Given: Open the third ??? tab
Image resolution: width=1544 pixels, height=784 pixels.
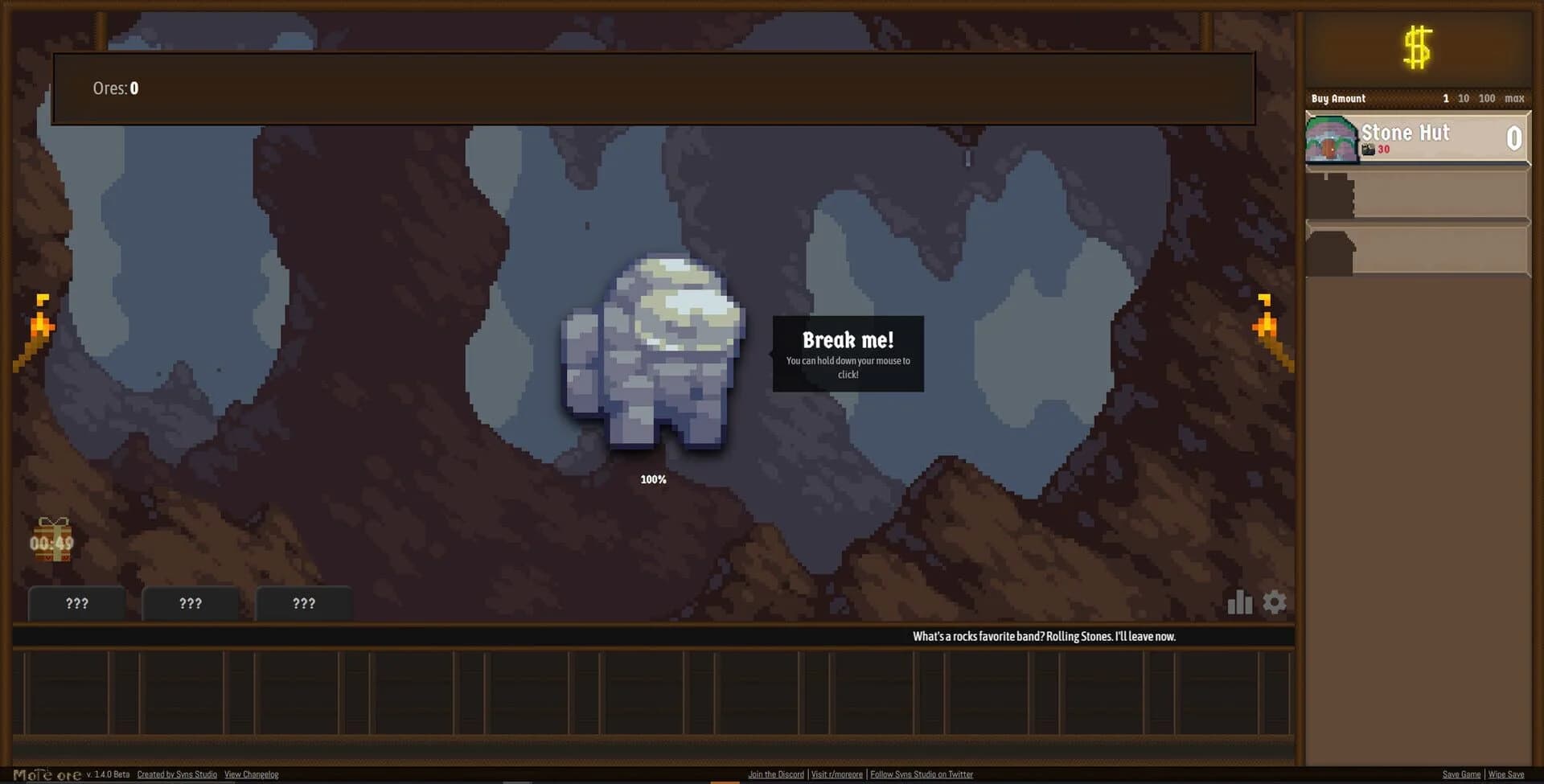Looking at the screenshot, I should [303, 602].
